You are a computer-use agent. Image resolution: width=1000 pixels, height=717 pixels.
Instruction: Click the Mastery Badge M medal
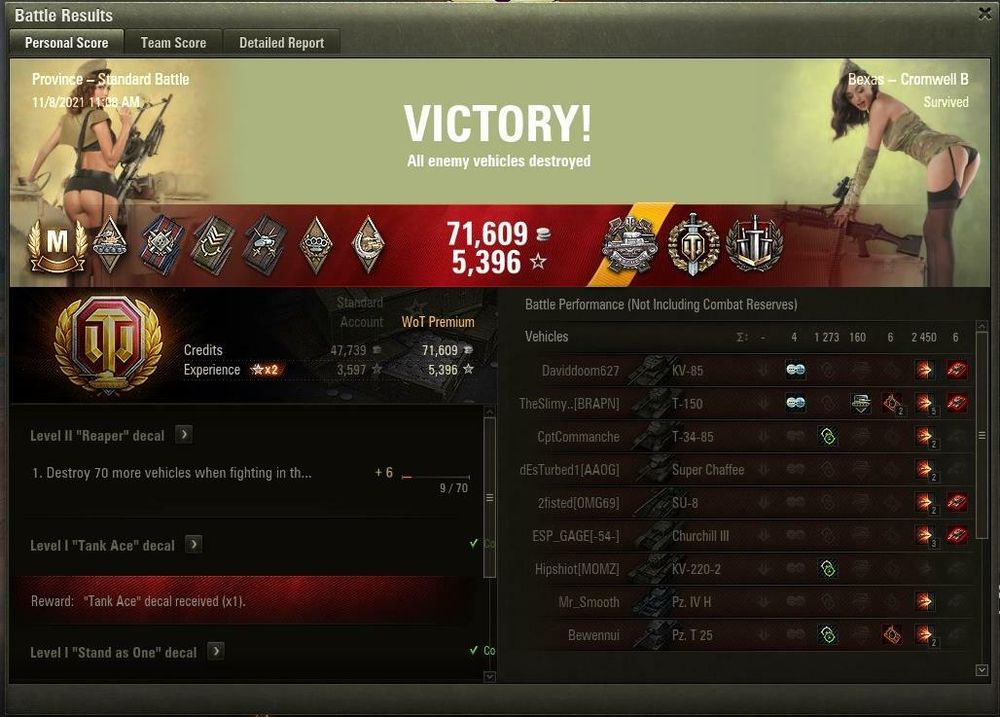(x=57, y=245)
